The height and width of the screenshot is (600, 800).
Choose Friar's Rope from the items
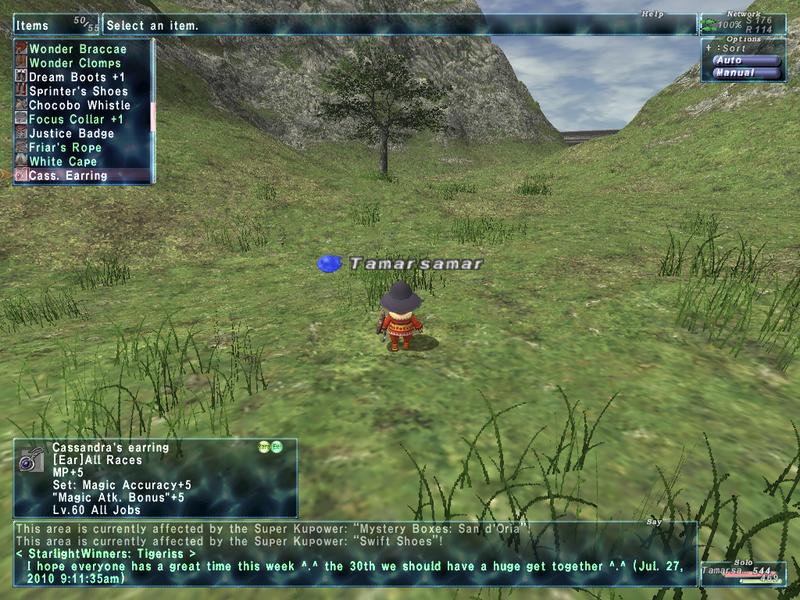[x=67, y=147]
